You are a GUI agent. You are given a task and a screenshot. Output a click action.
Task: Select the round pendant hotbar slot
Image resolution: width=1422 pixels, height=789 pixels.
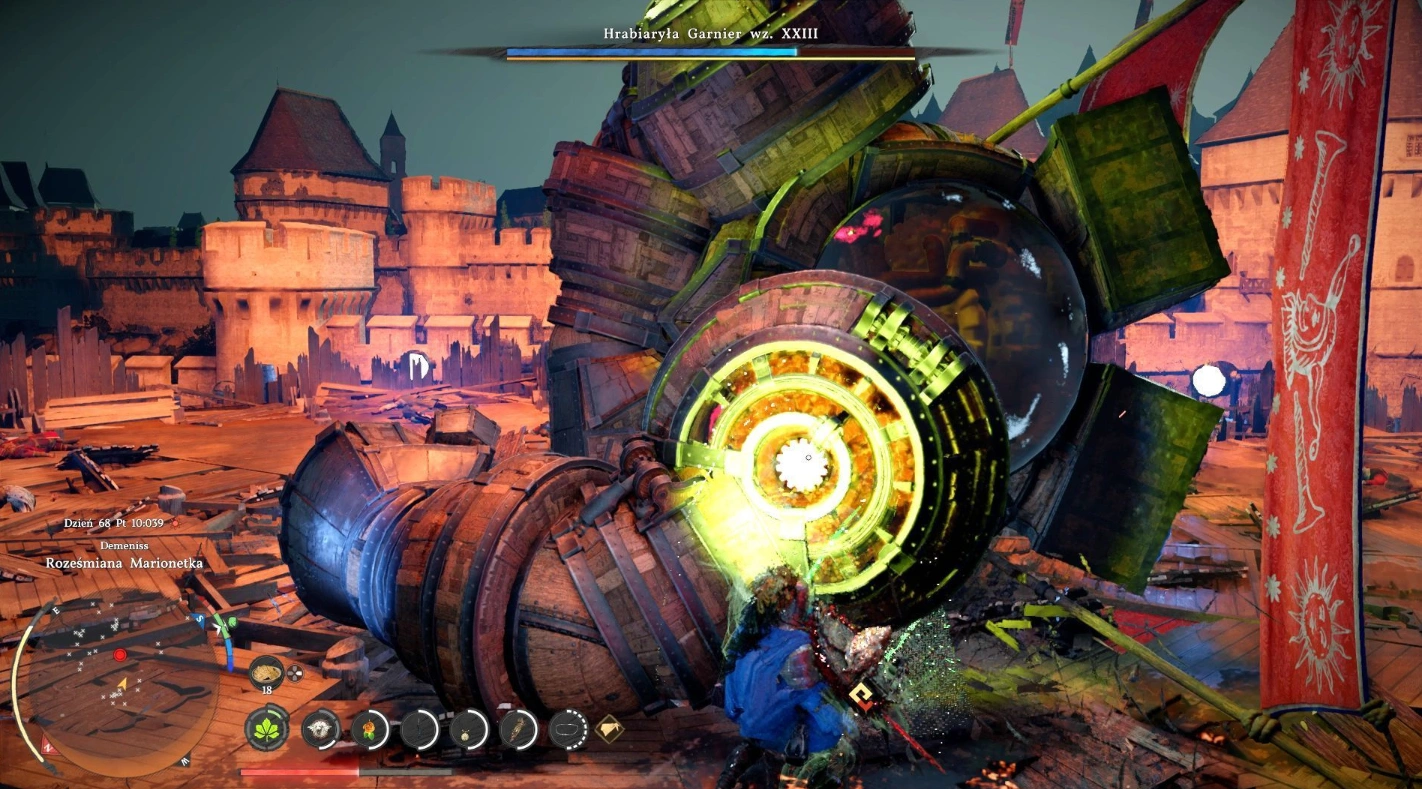(468, 729)
